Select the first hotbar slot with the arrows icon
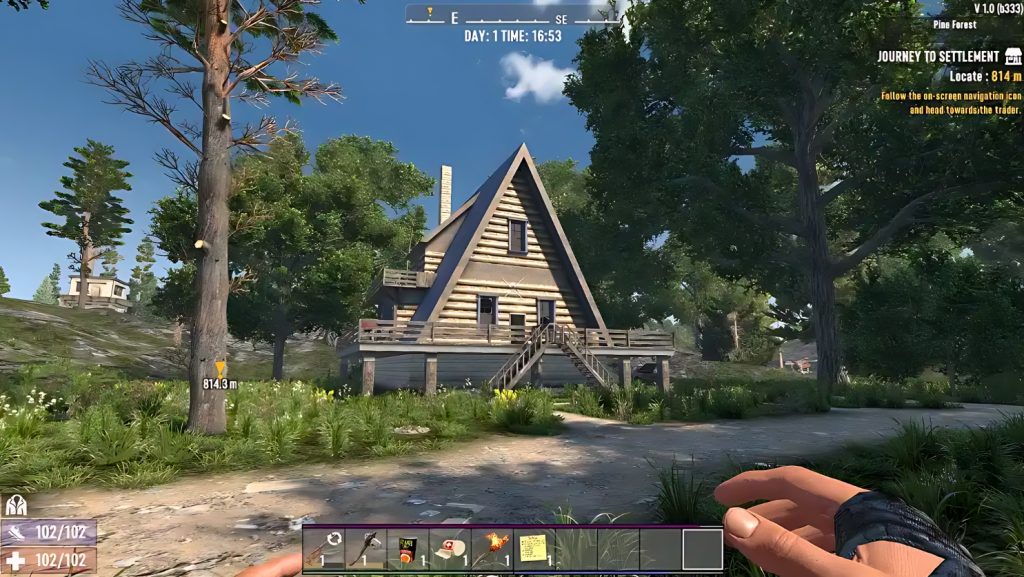 coord(324,549)
